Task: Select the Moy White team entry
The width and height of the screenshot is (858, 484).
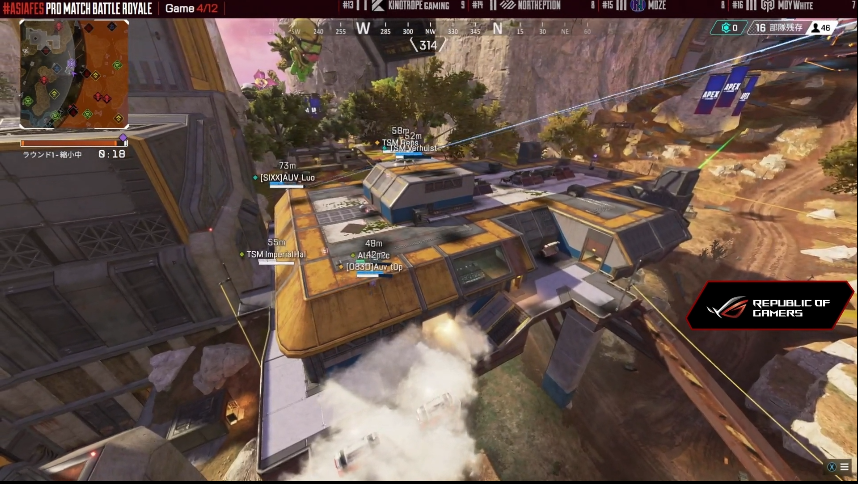Action: (780, 6)
